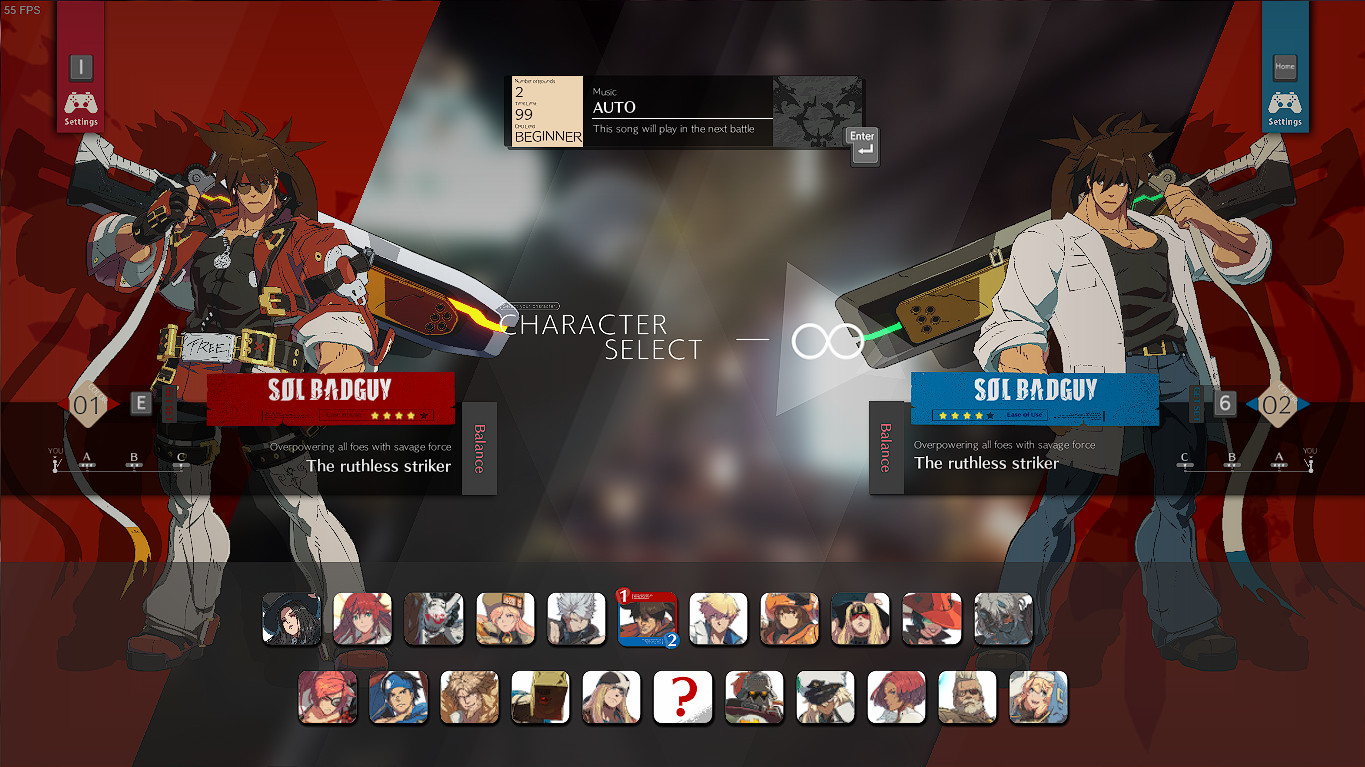Click the Settings label under the right gamepad
The image size is (1365, 767).
click(1284, 121)
